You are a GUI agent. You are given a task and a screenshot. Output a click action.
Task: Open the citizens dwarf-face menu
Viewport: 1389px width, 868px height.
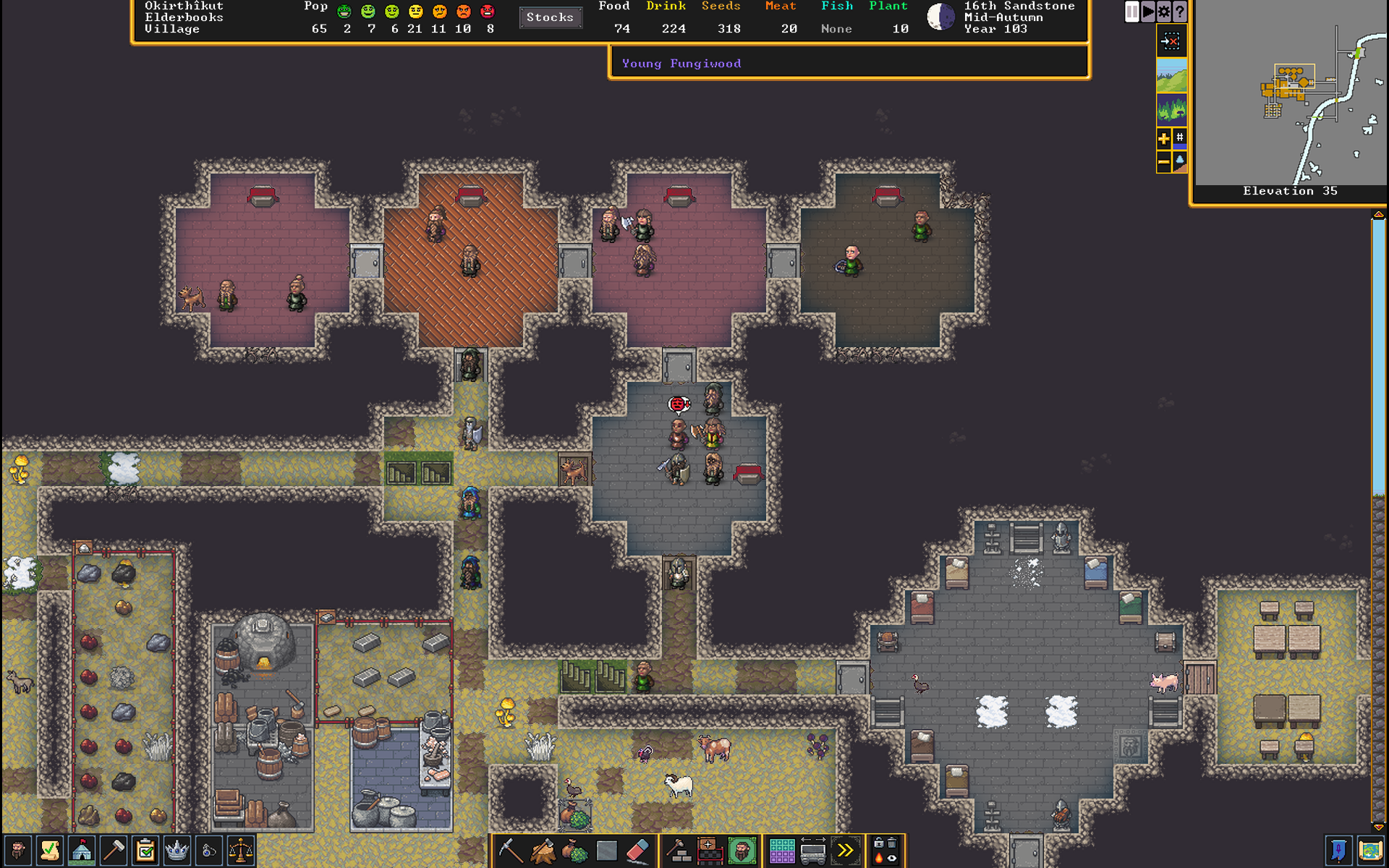(17, 851)
